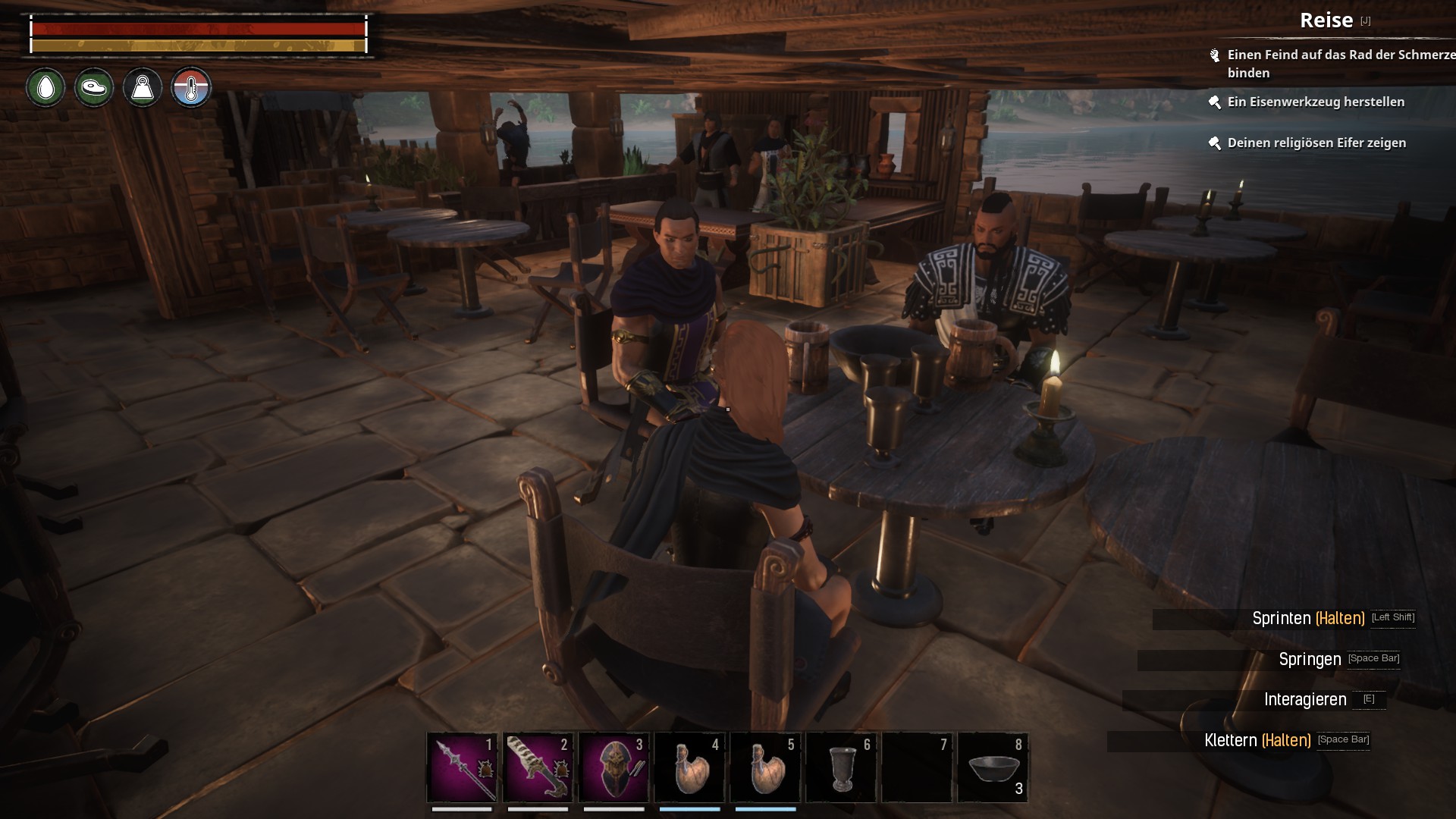The height and width of the screenshot is (819, 1456).
Task: Select the 'Ein Eisenwerkzeug herstellen' journey step
Action: point(1316,102)
